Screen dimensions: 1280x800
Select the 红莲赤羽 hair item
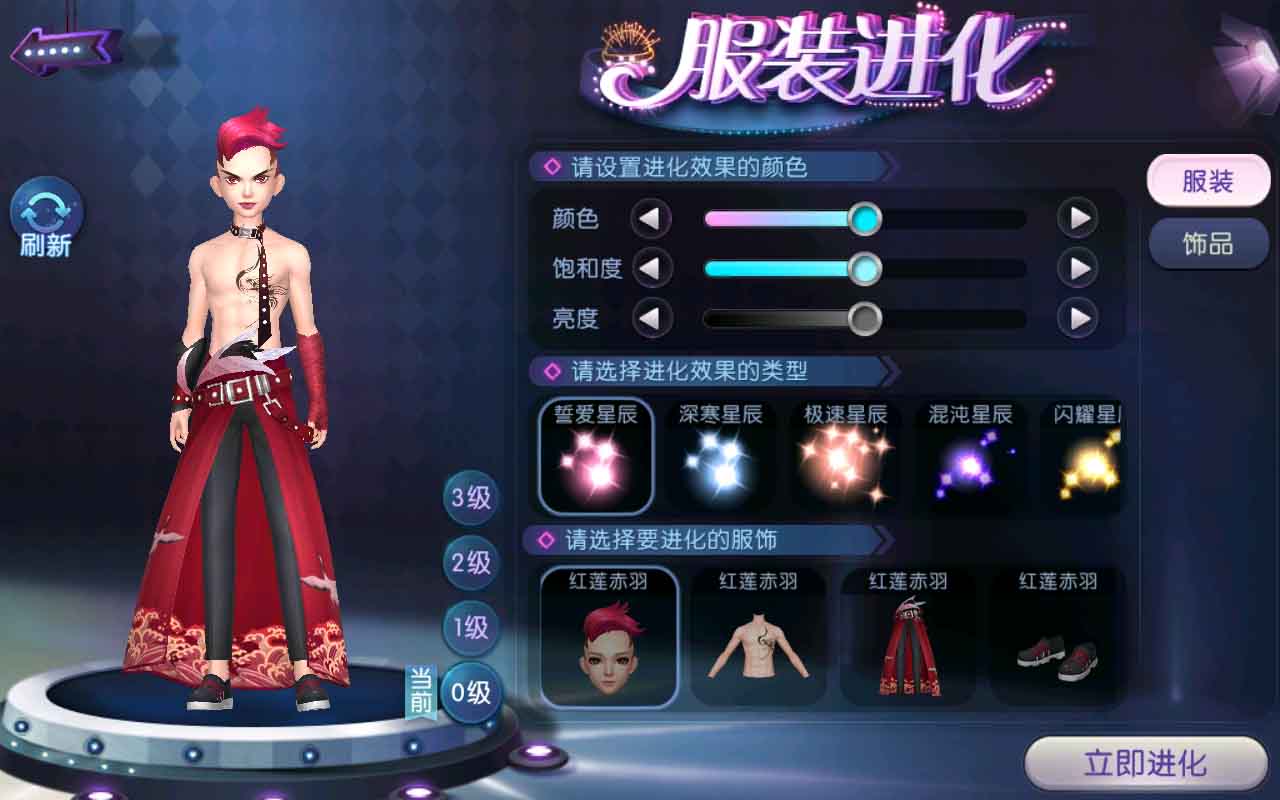(x=608, y=637)
